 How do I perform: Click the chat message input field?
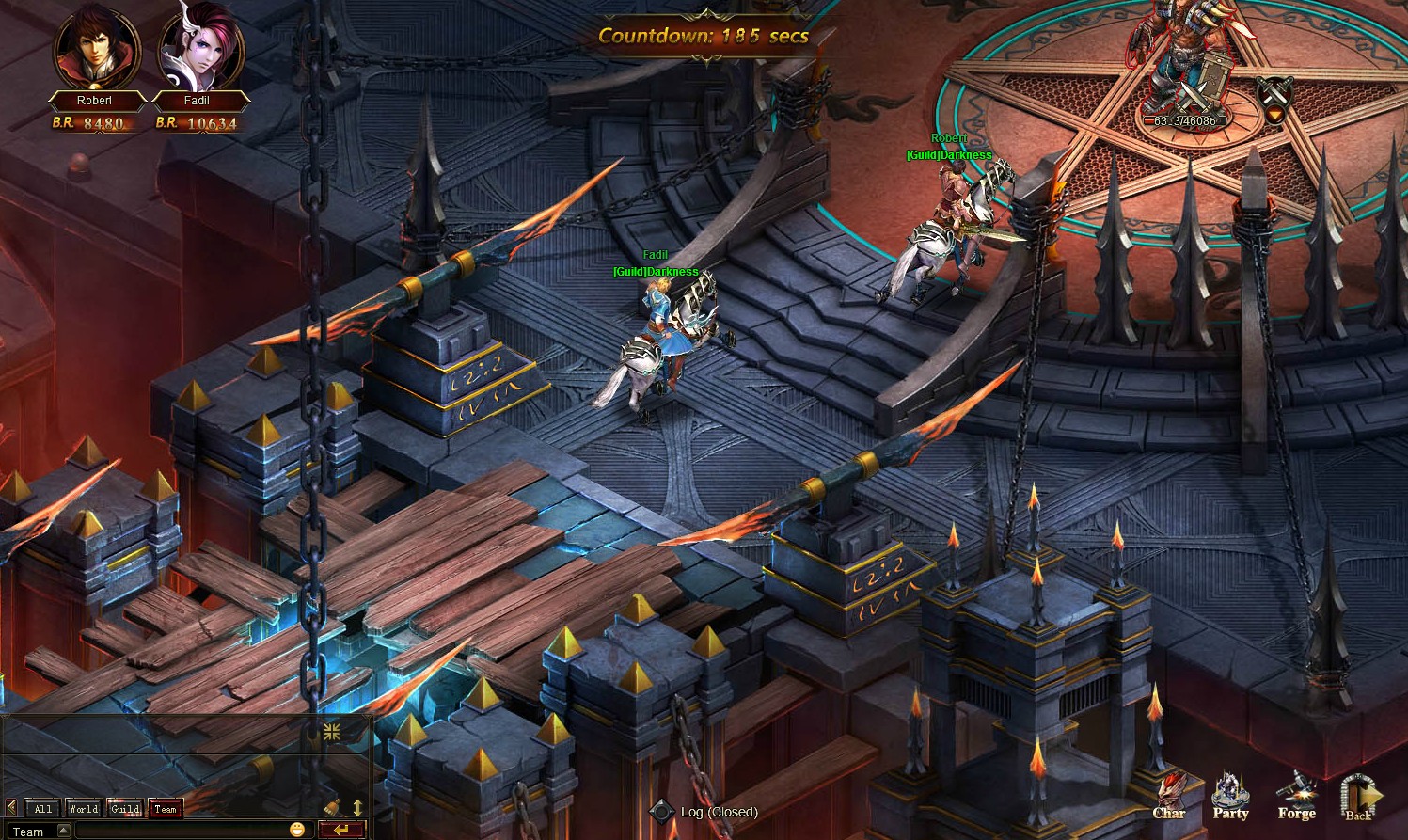point(179,830)
